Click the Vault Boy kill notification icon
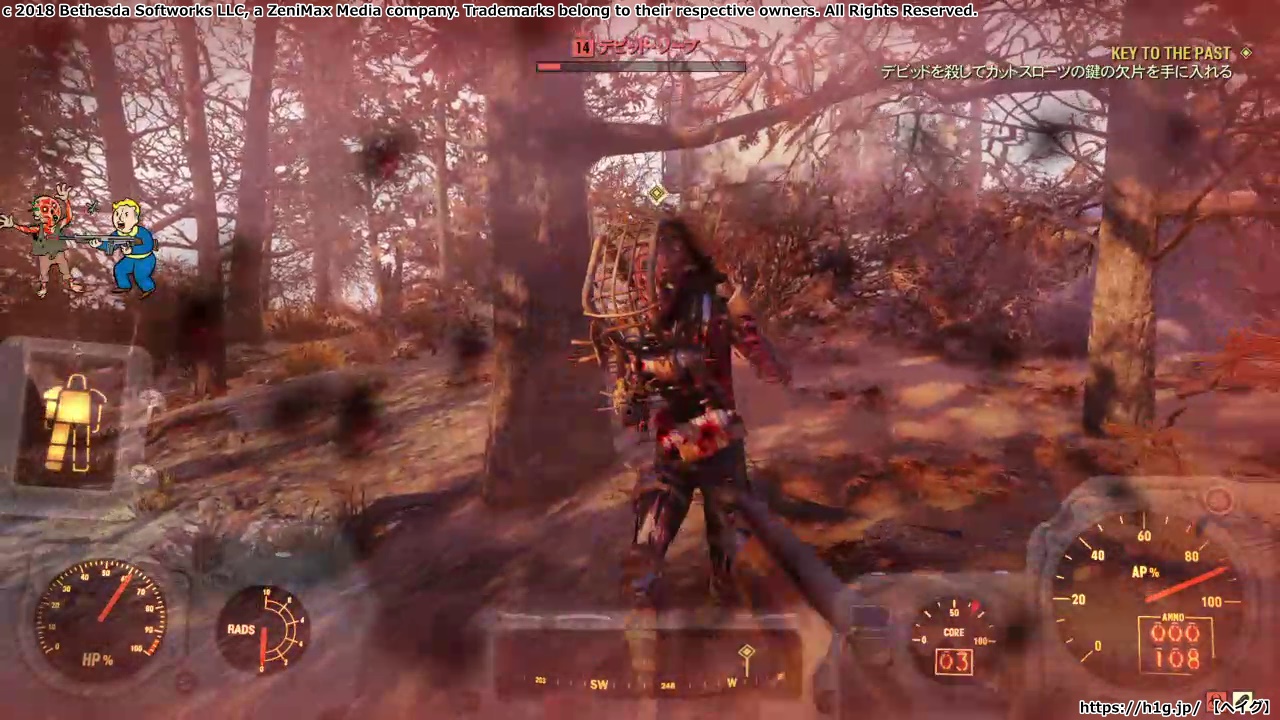1280x720 pixels. 82,243
